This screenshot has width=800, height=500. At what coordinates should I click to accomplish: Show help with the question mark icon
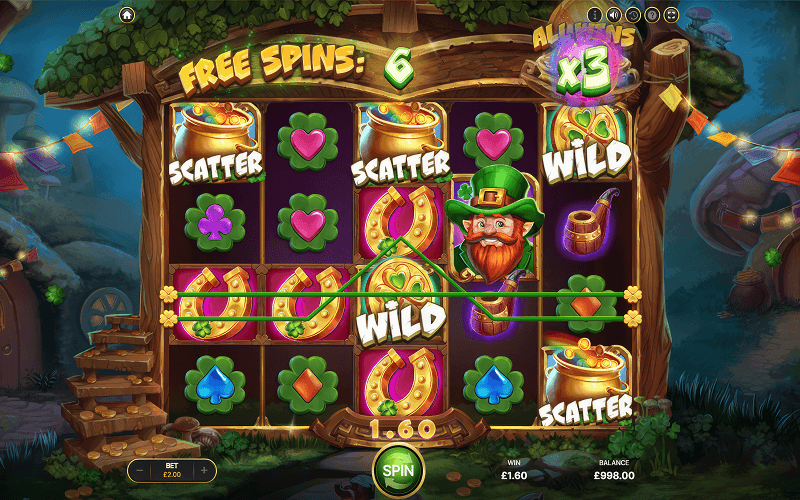(x=652, y=15)
